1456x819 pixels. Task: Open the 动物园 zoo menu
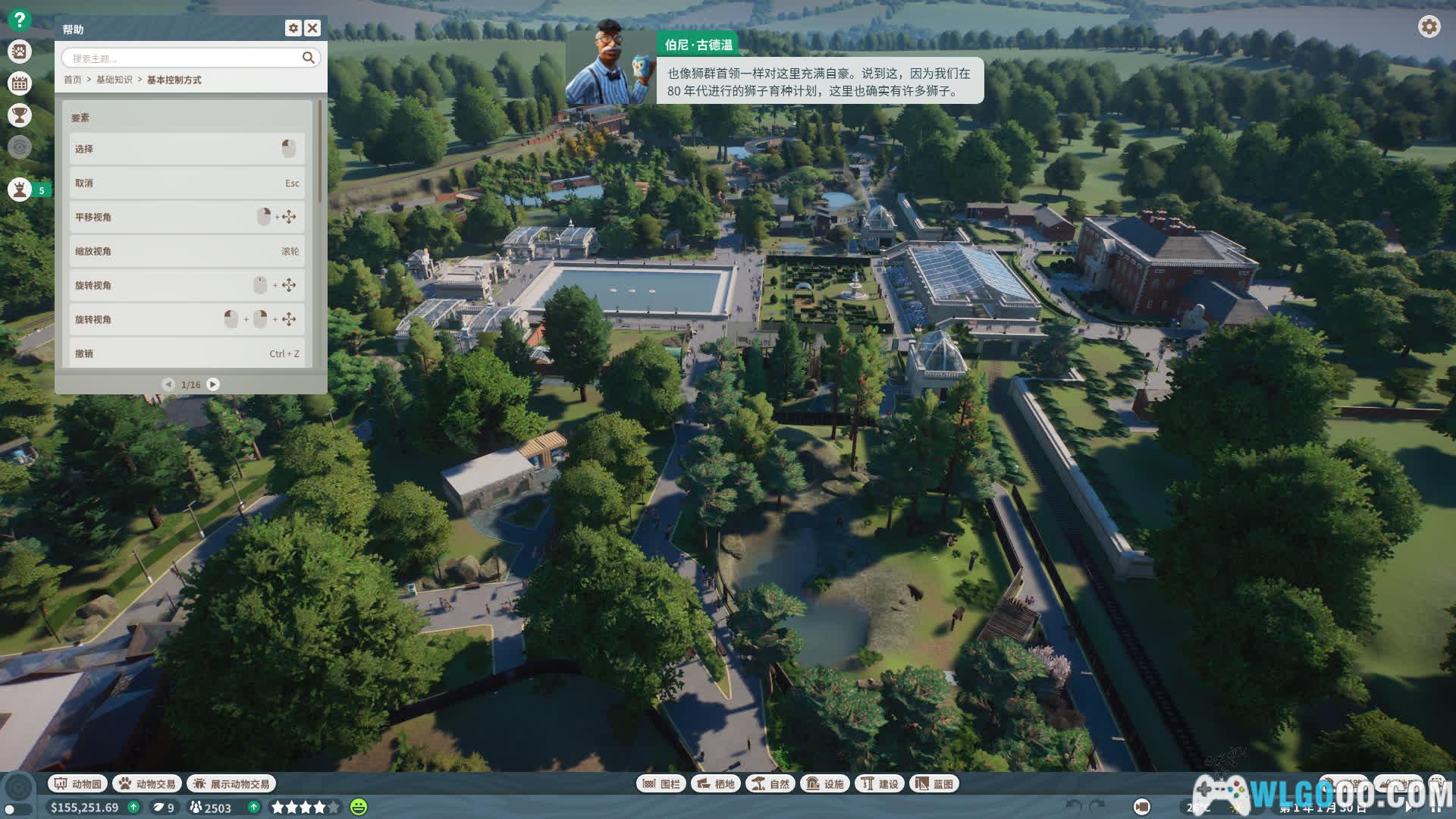click(78, 783)
